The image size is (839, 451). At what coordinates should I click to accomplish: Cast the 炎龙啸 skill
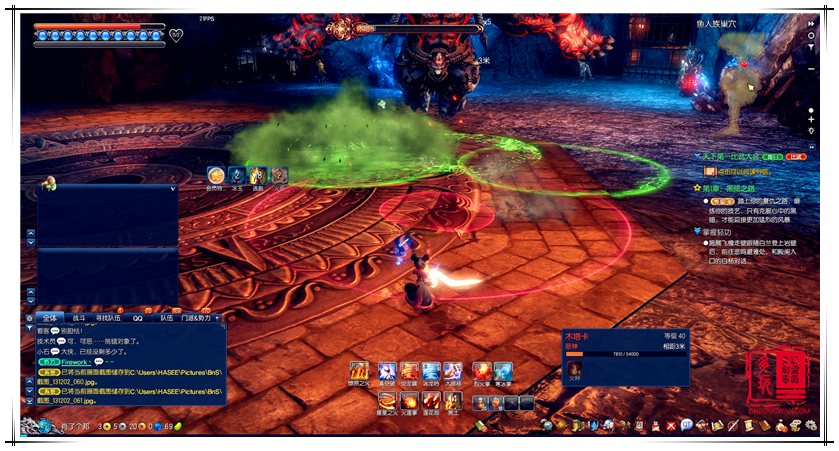click(x=409, y=372)
